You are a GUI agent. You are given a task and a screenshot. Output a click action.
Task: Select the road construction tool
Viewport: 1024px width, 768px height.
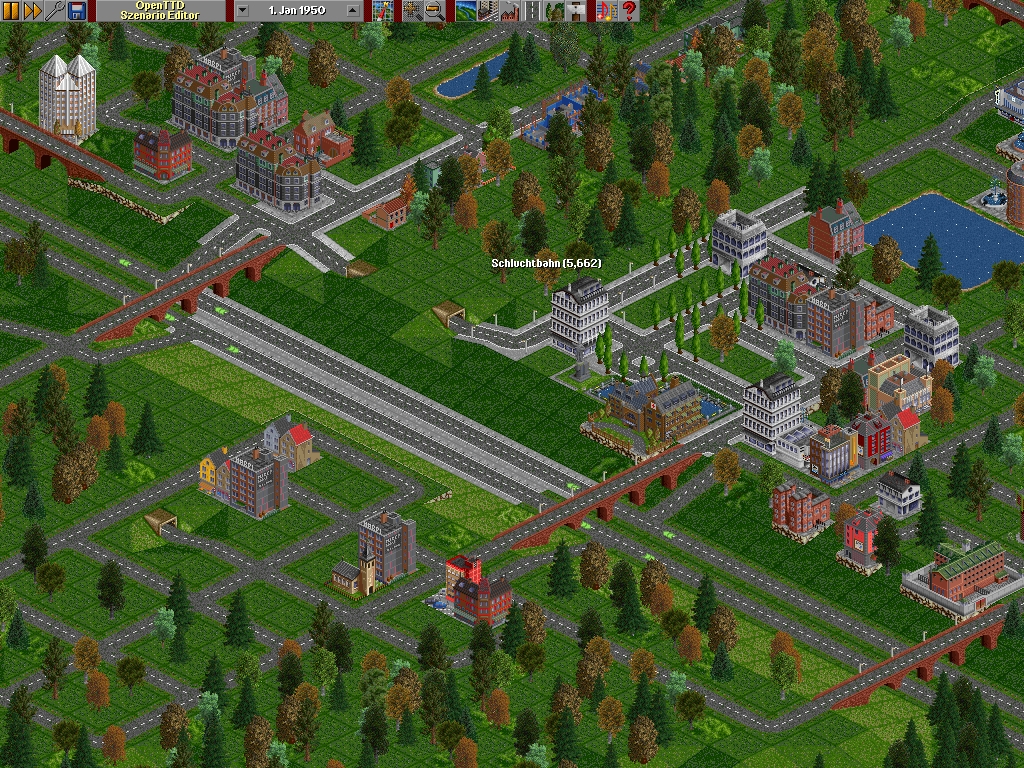pos(532,11)
